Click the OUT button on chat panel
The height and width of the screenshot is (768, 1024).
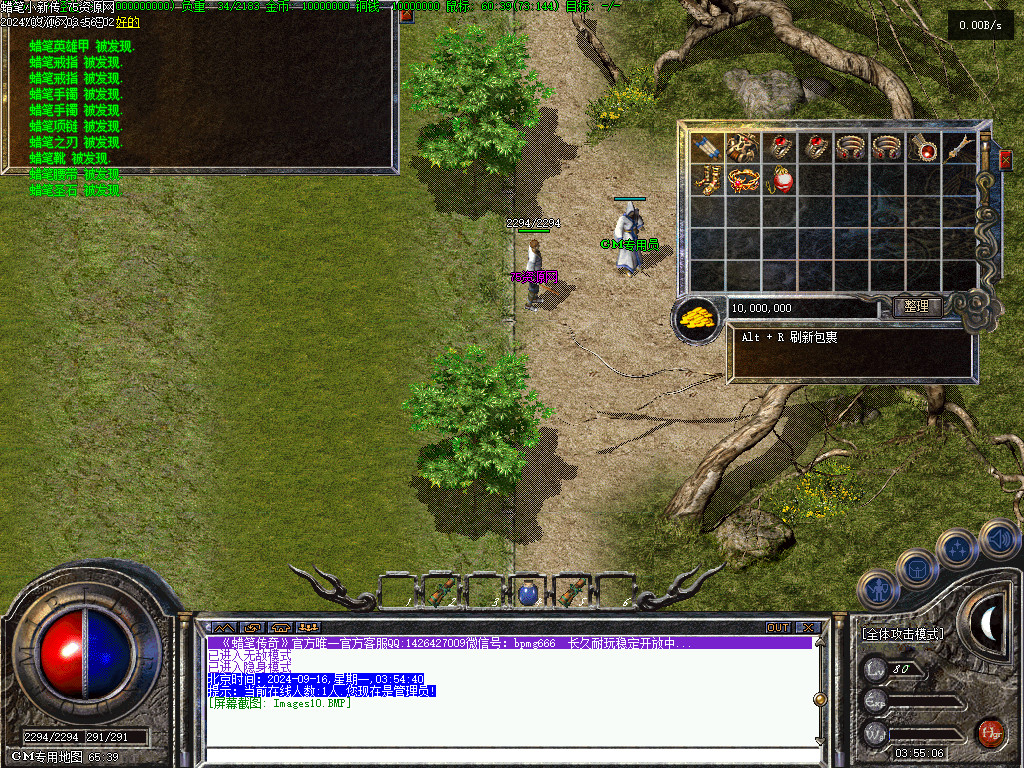tap(778, 627)
